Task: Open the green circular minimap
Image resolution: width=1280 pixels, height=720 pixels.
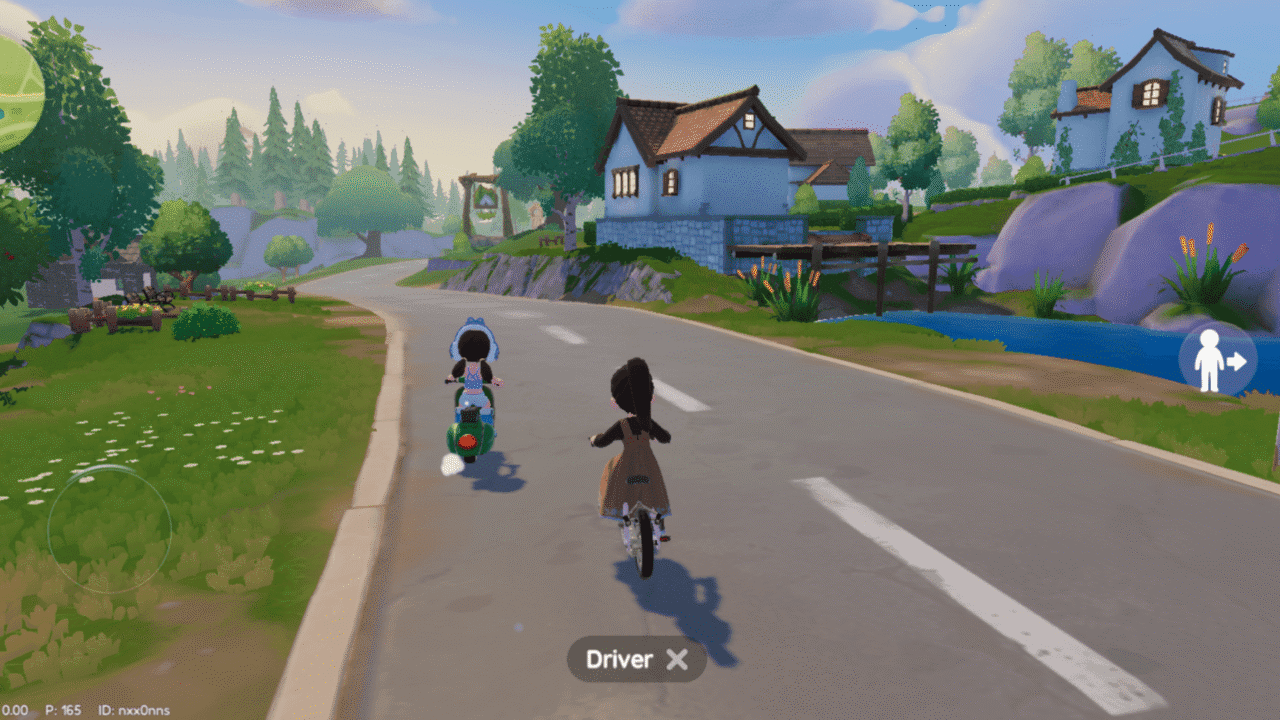Action: [15, 93]
